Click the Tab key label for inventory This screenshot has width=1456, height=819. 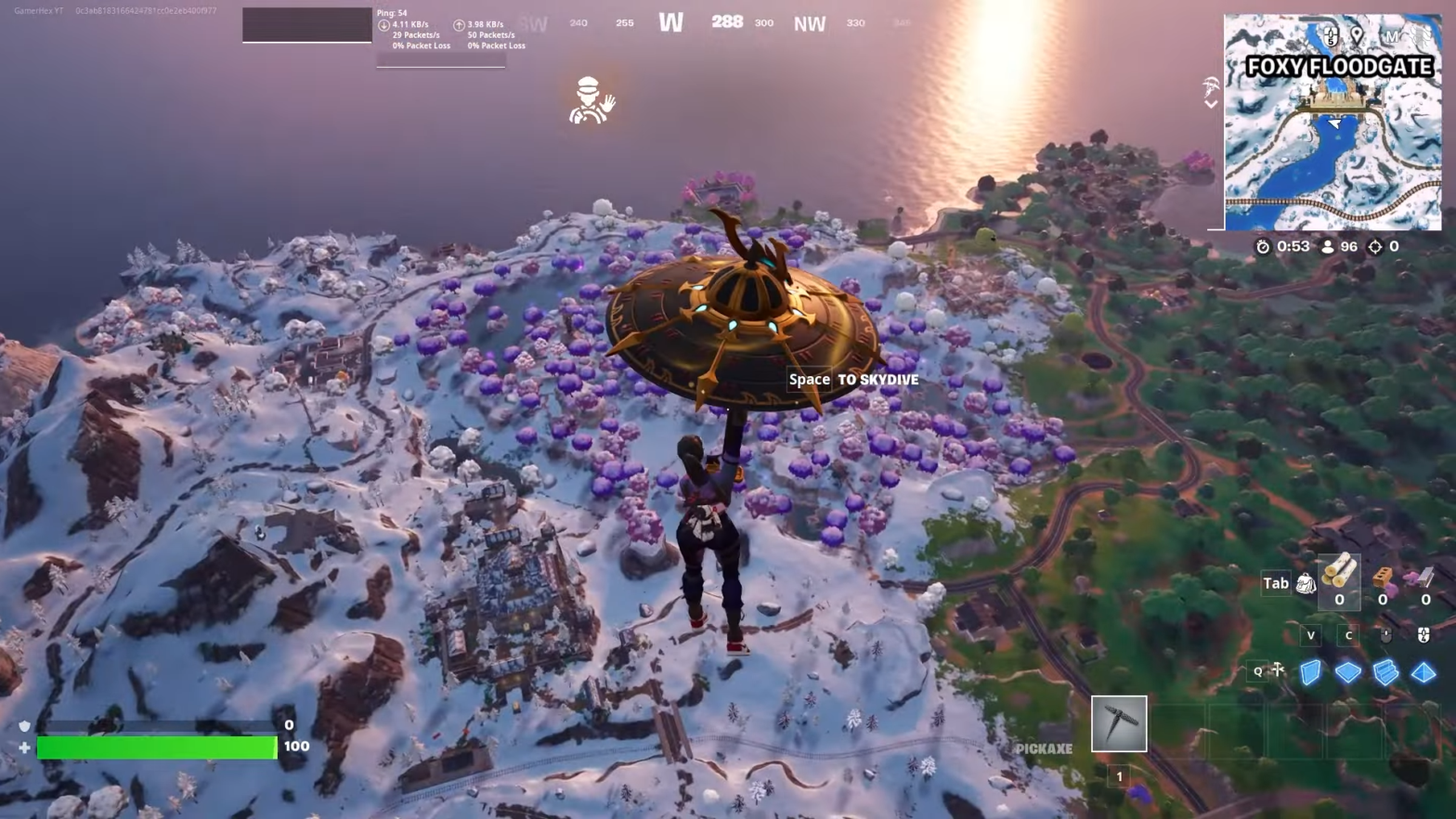pyautogui.click(x=1275, y=583)
